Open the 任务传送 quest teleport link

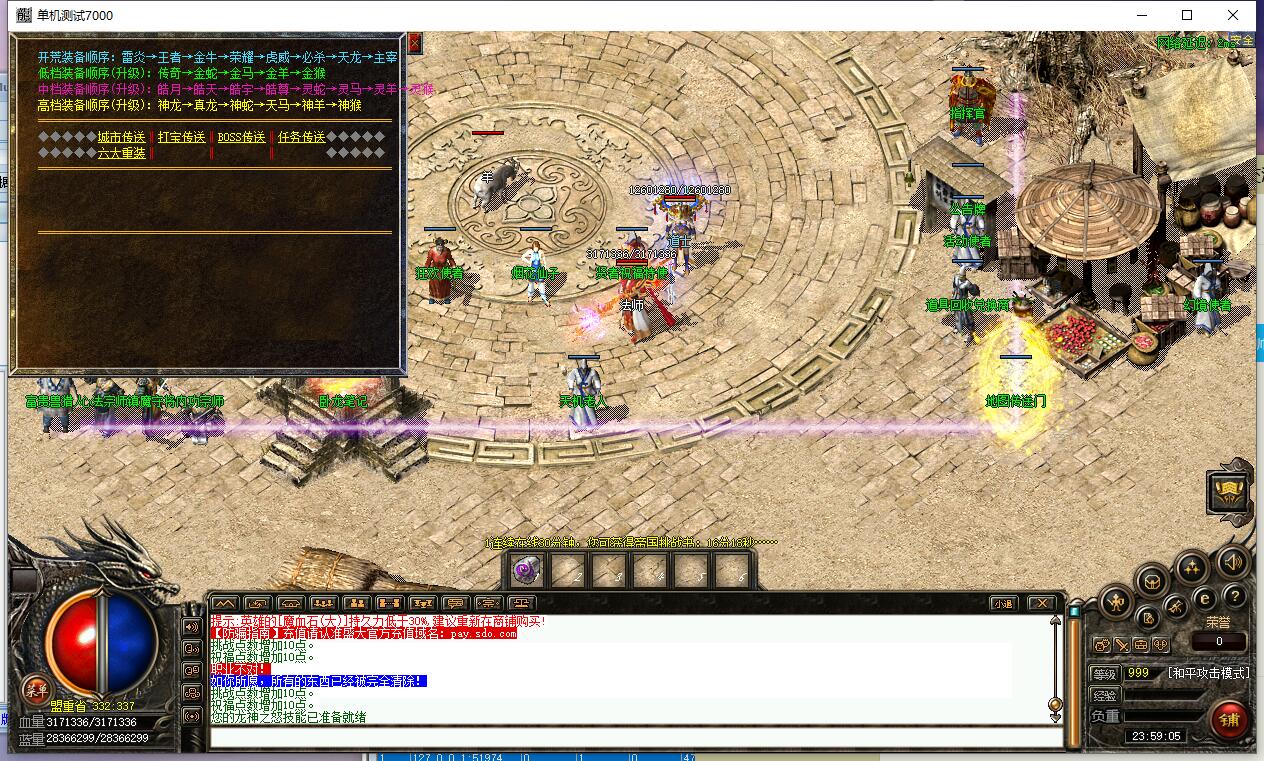click(301, 137)
